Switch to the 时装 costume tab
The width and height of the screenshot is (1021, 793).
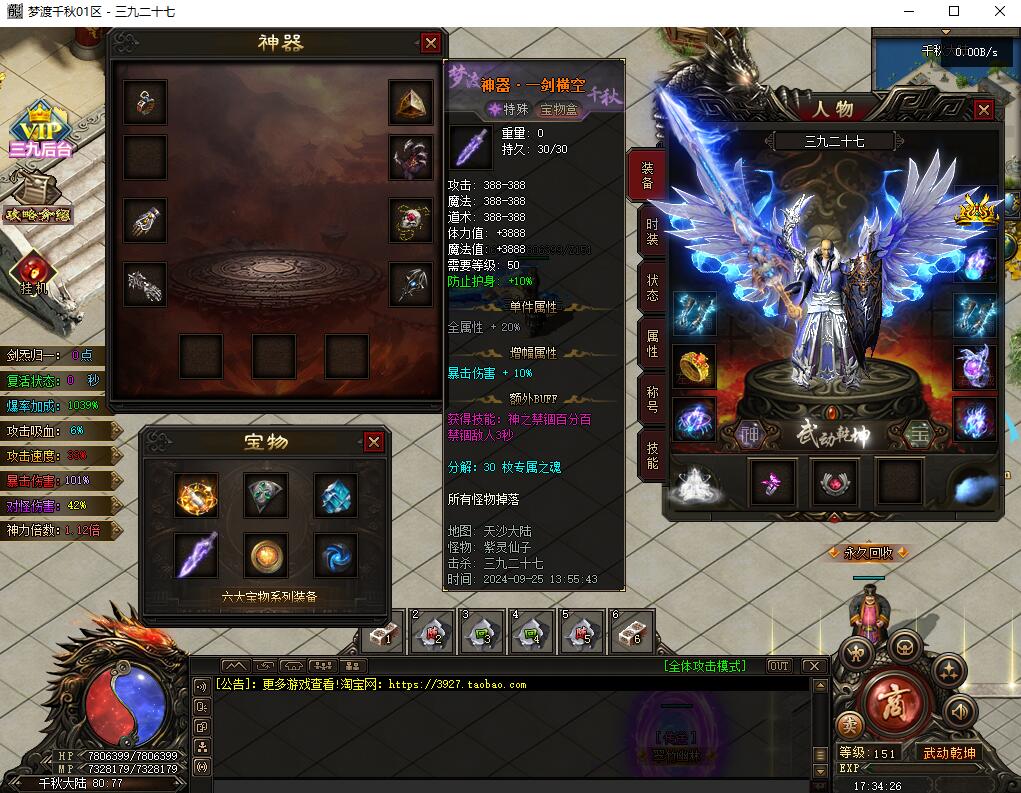pos(651,231)
